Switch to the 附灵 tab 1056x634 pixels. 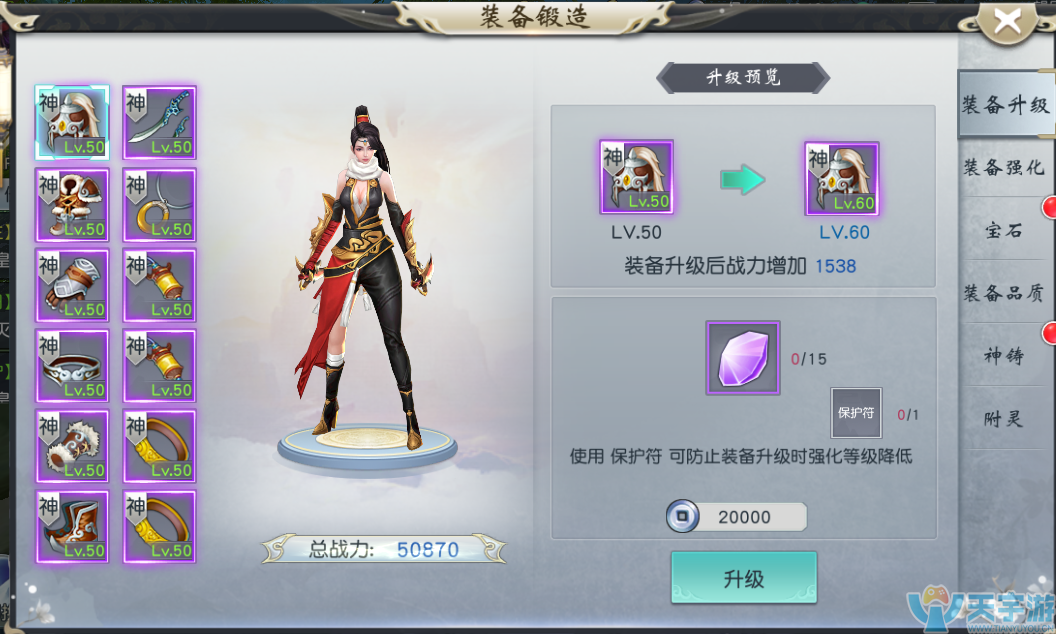(1003, 419)
